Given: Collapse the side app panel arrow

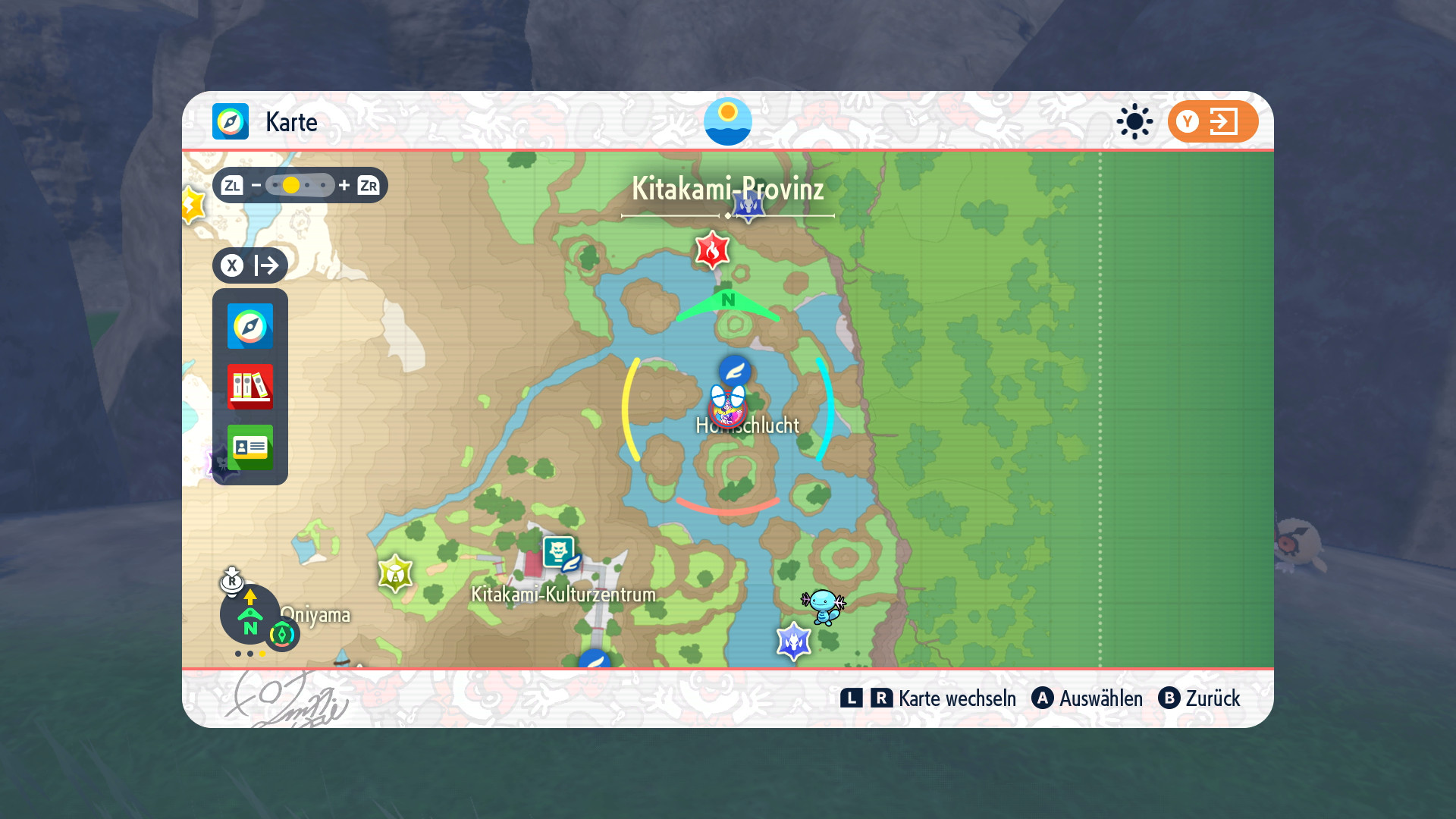Looking at the screenshot, I should [250, 265].
